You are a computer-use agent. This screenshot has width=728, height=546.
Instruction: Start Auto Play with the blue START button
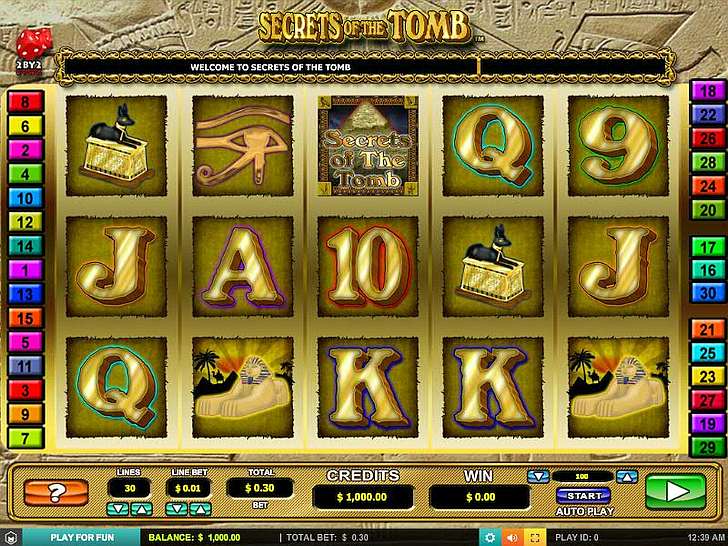click(583, 495)
